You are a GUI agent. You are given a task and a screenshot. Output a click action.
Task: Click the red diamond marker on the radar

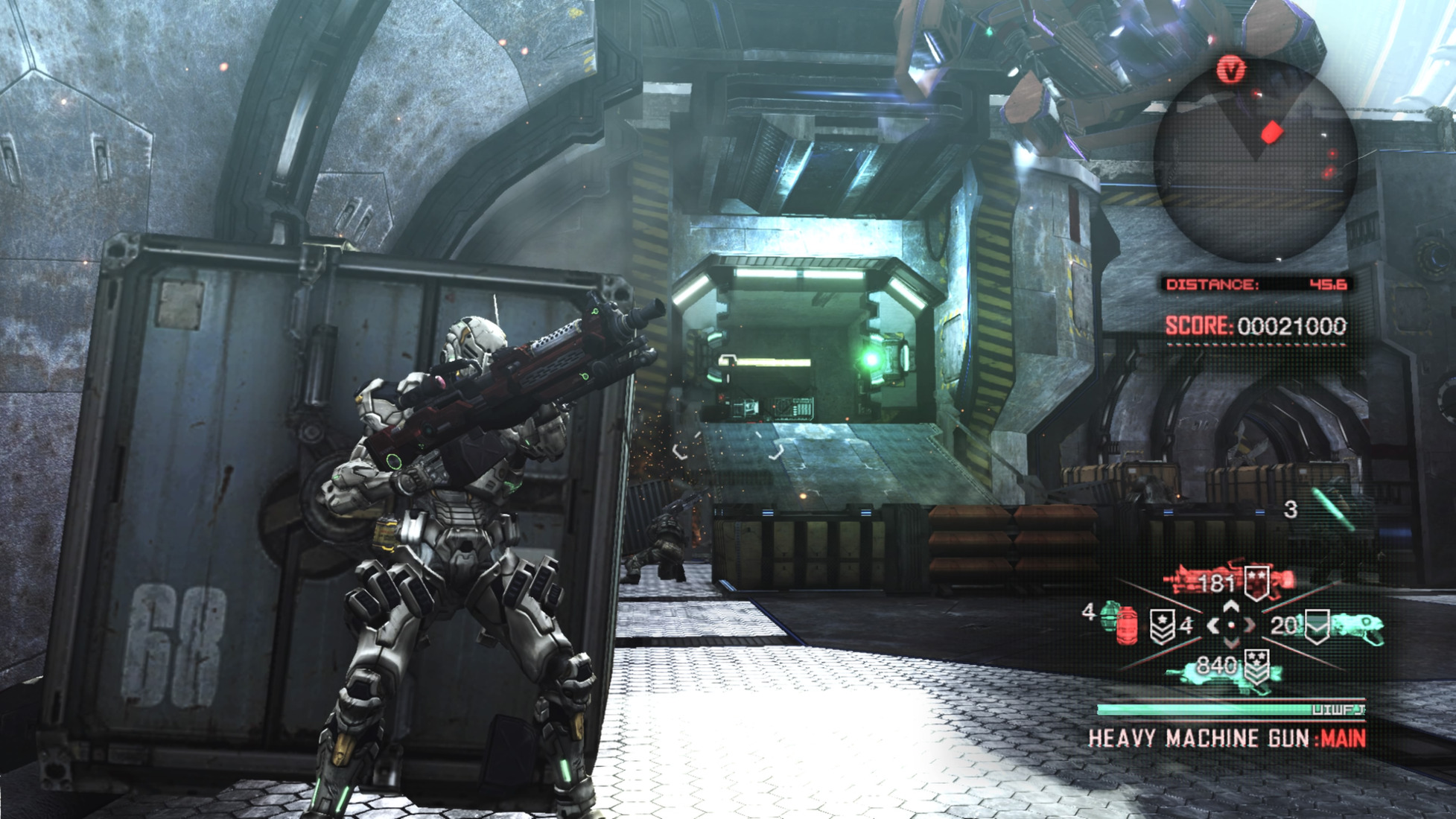click(x=1271, y=133)
